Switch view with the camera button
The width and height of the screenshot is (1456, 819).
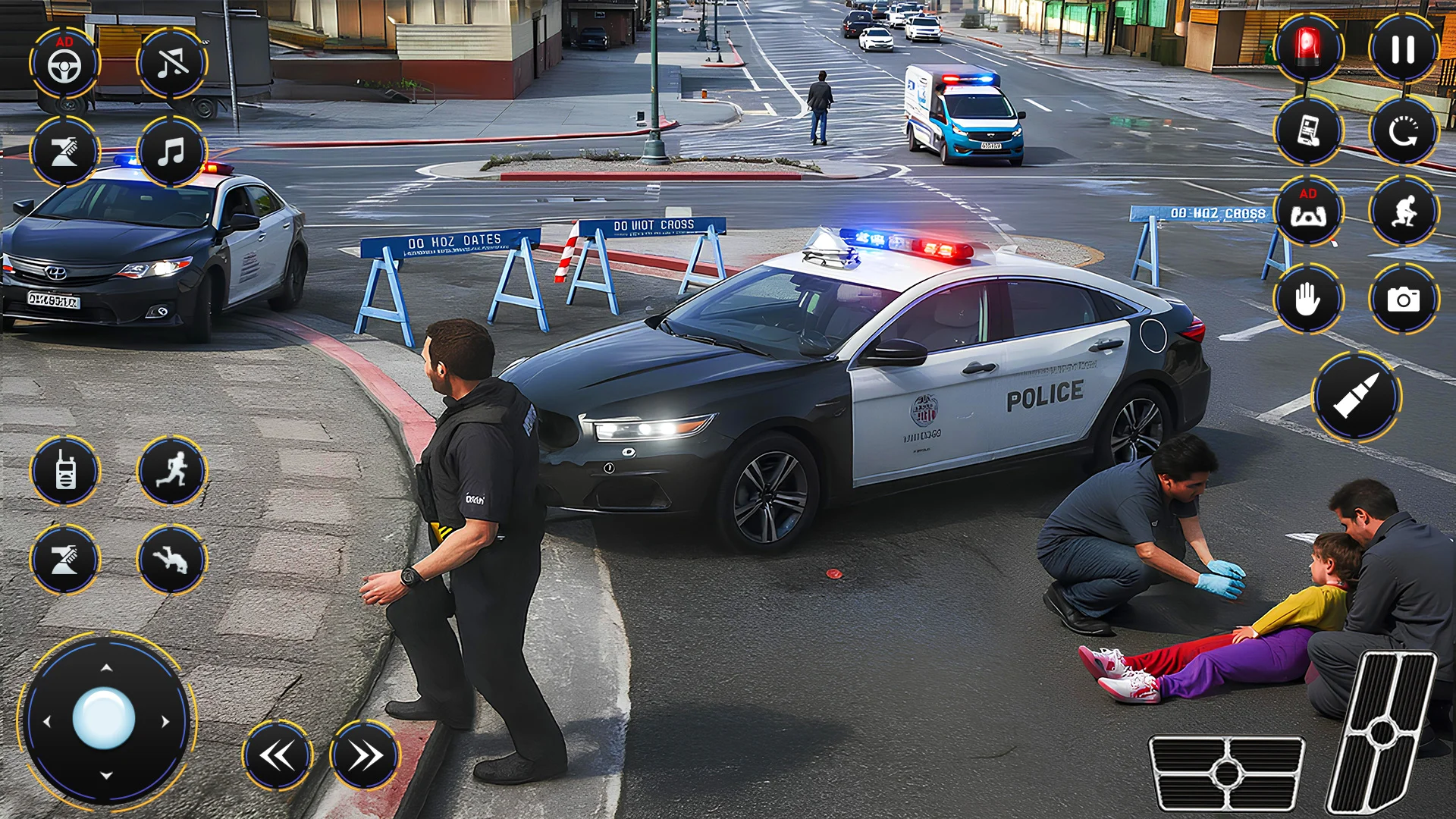pos(1403,300)
